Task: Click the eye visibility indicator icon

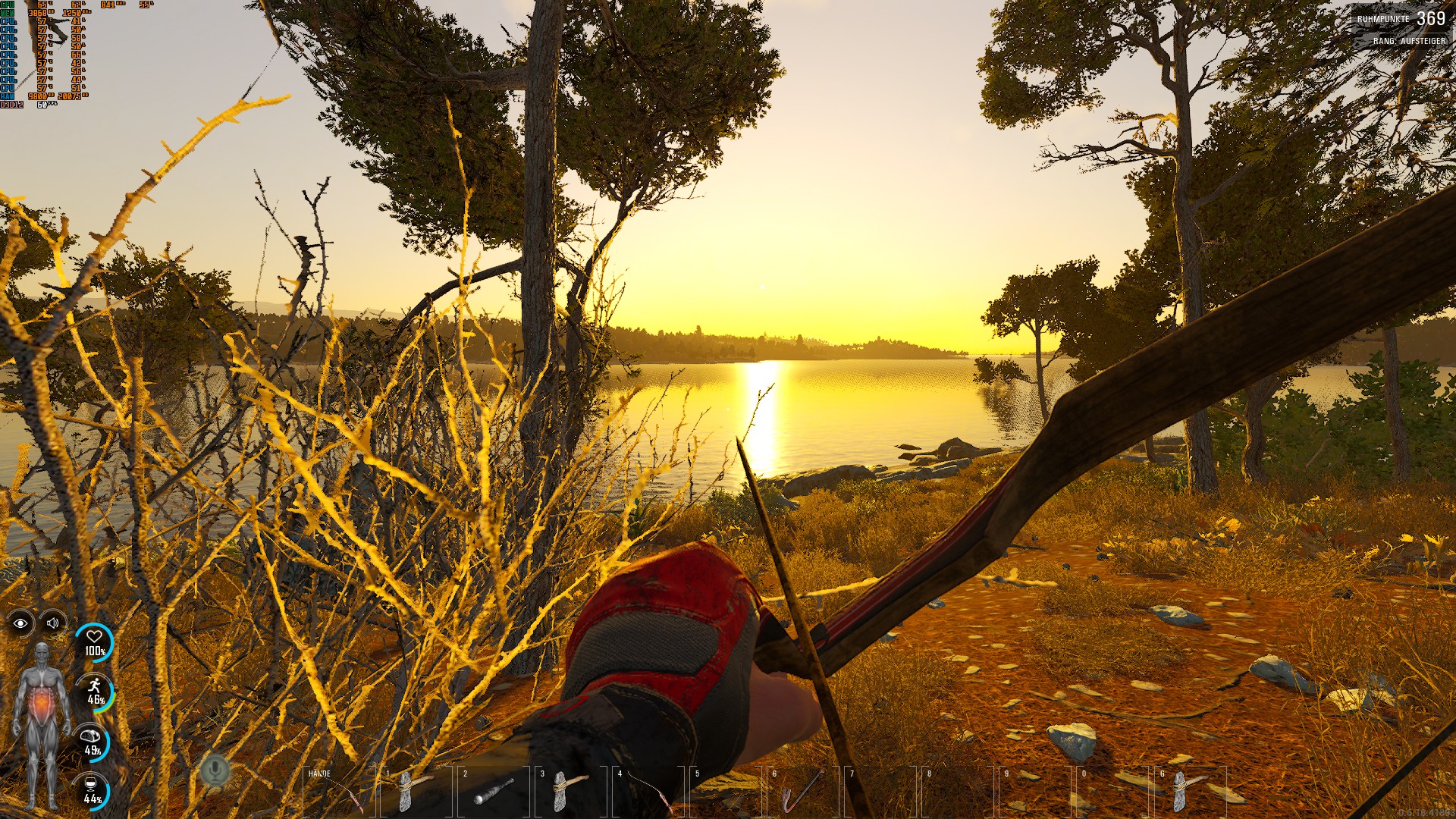Action: coord(20,623)
